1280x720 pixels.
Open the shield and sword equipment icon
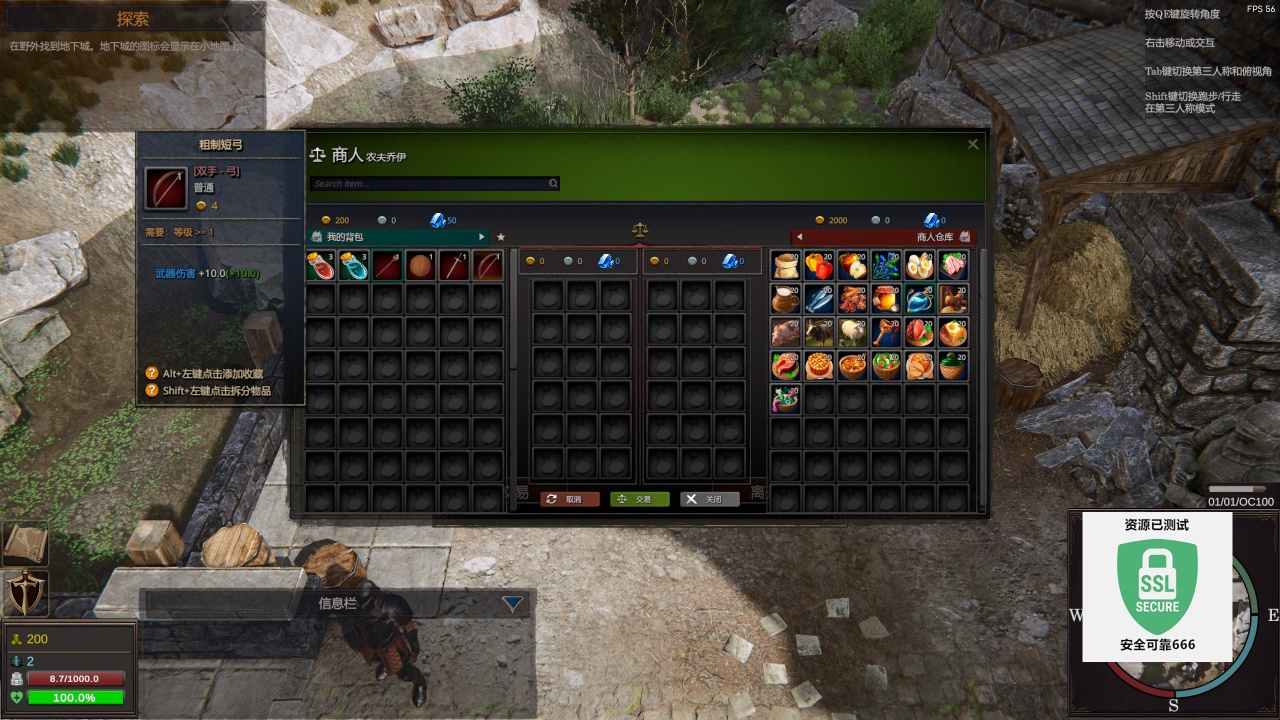pos(24,592)
